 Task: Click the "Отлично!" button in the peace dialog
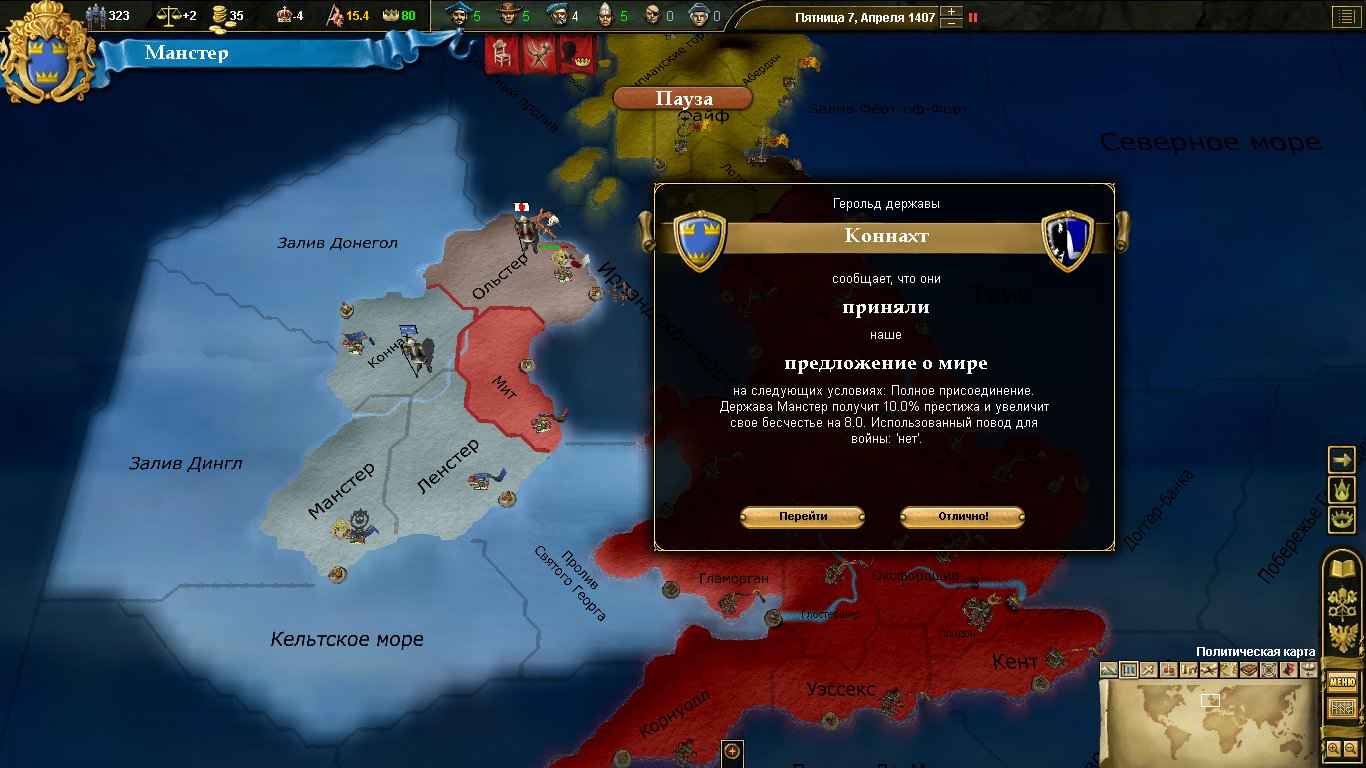[962, 517]
